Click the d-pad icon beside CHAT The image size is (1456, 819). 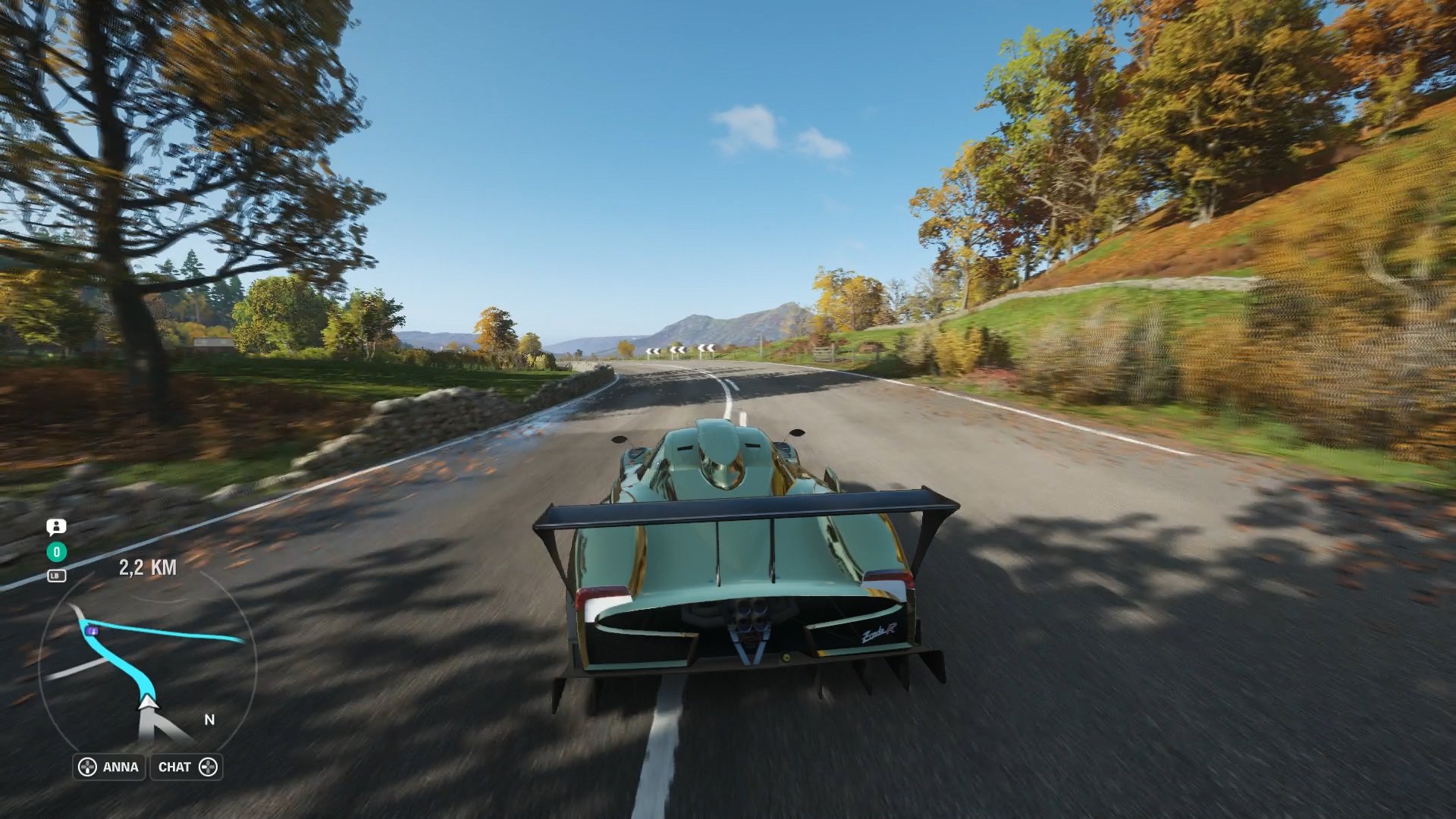(x=210, y=767)
